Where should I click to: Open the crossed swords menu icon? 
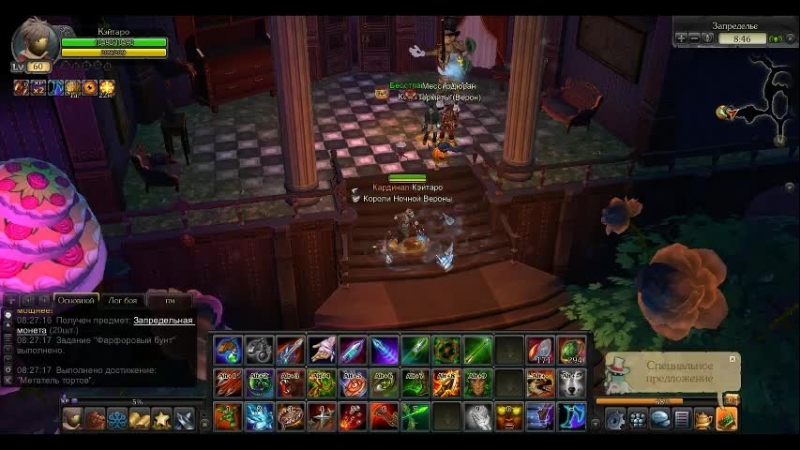(x=184, y=419)
